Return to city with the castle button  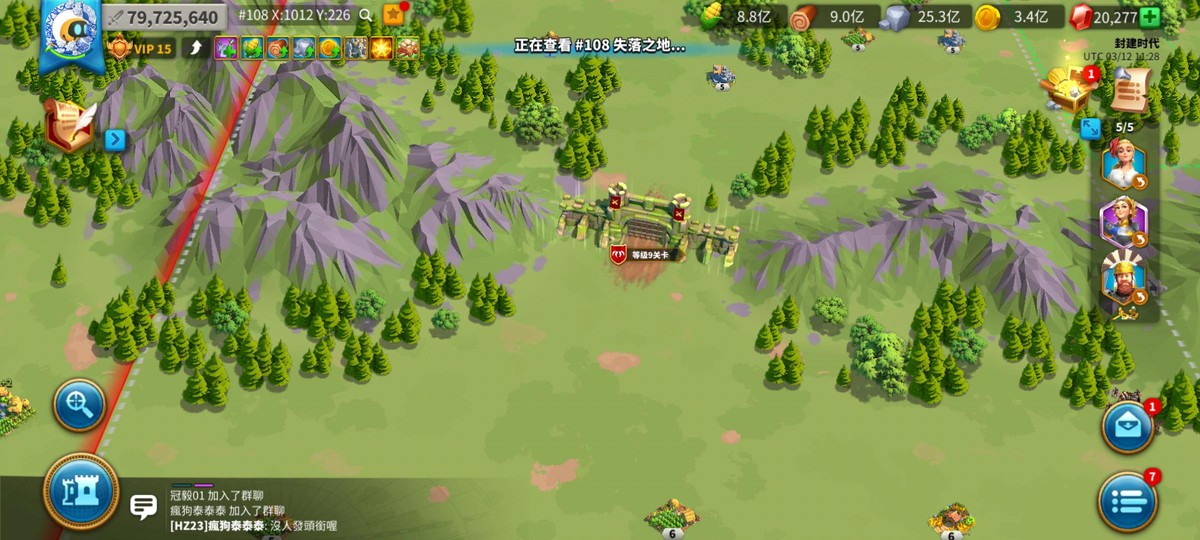tap(81, 492)
